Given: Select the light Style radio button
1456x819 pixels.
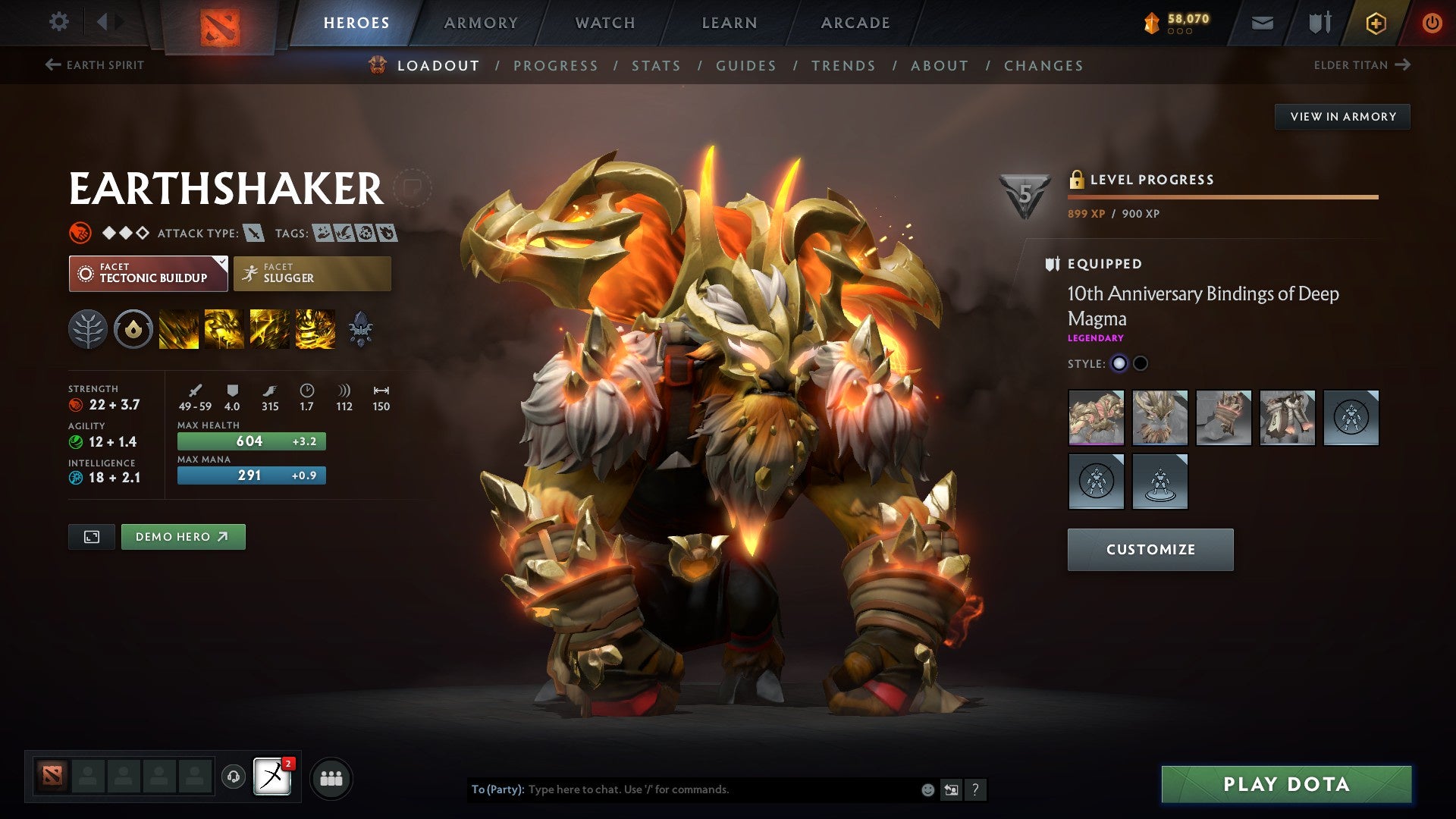Looking at the screenshot, I should pos(1119,363).
